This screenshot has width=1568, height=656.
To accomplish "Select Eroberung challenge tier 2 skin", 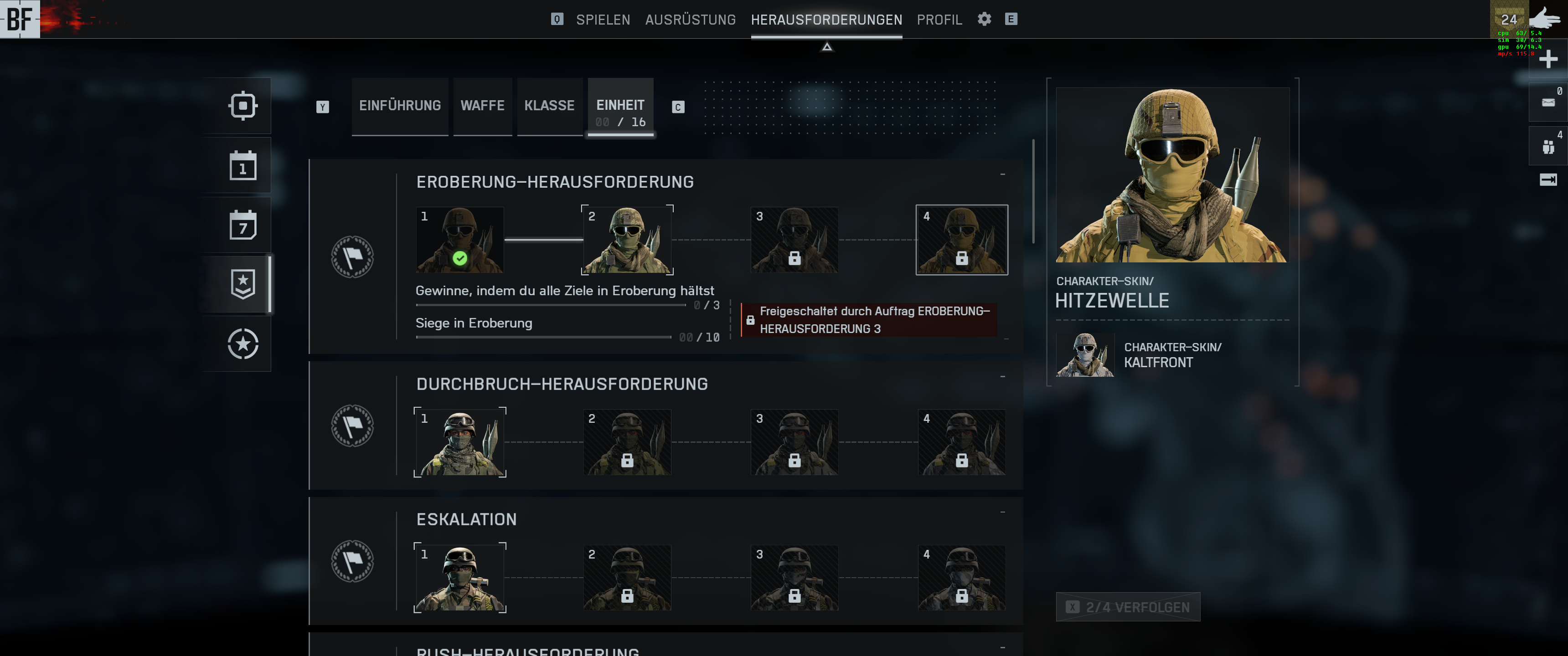I will coord(627,240).
